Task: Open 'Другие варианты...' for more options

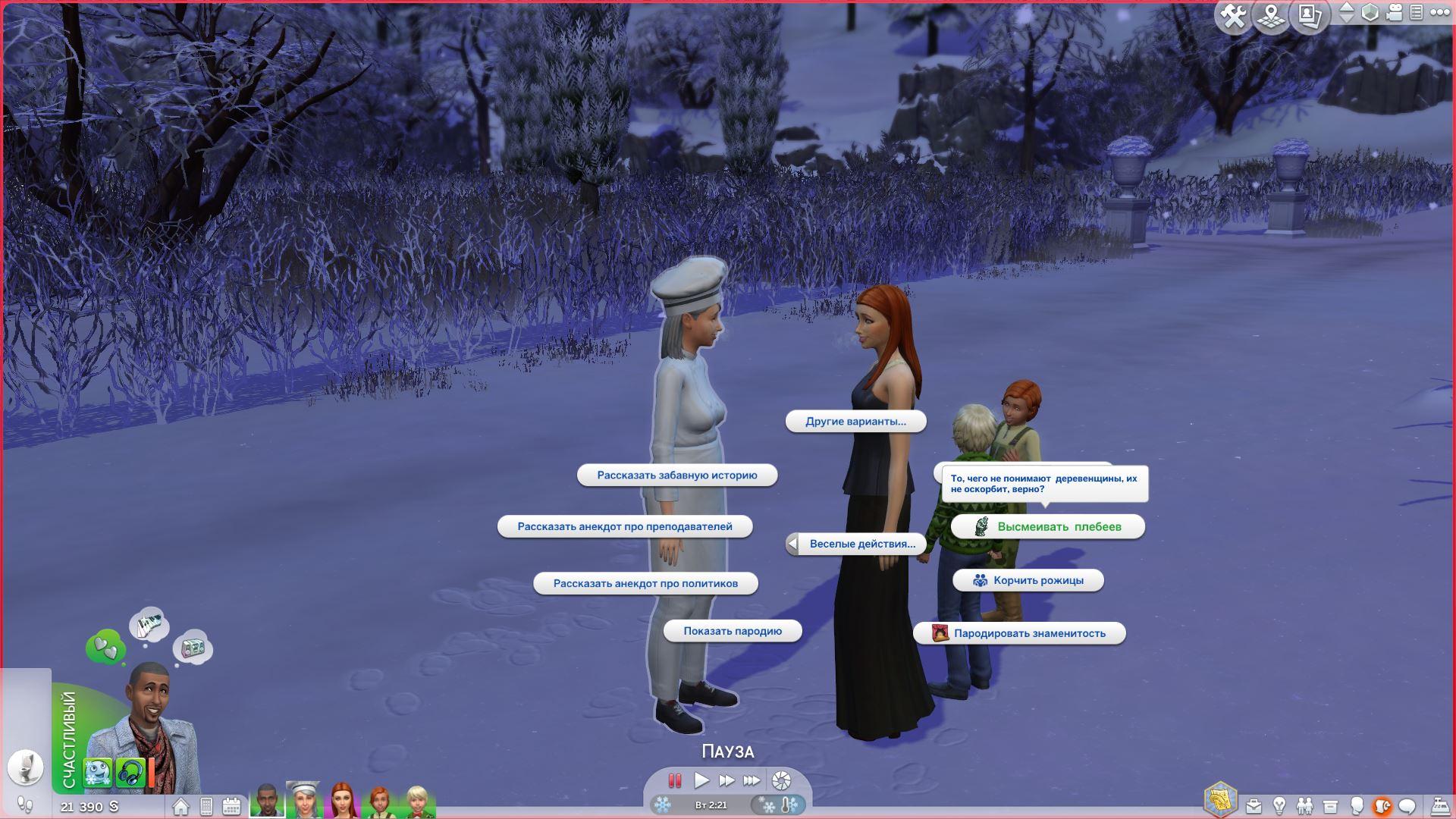Action: tap(855, 422)
